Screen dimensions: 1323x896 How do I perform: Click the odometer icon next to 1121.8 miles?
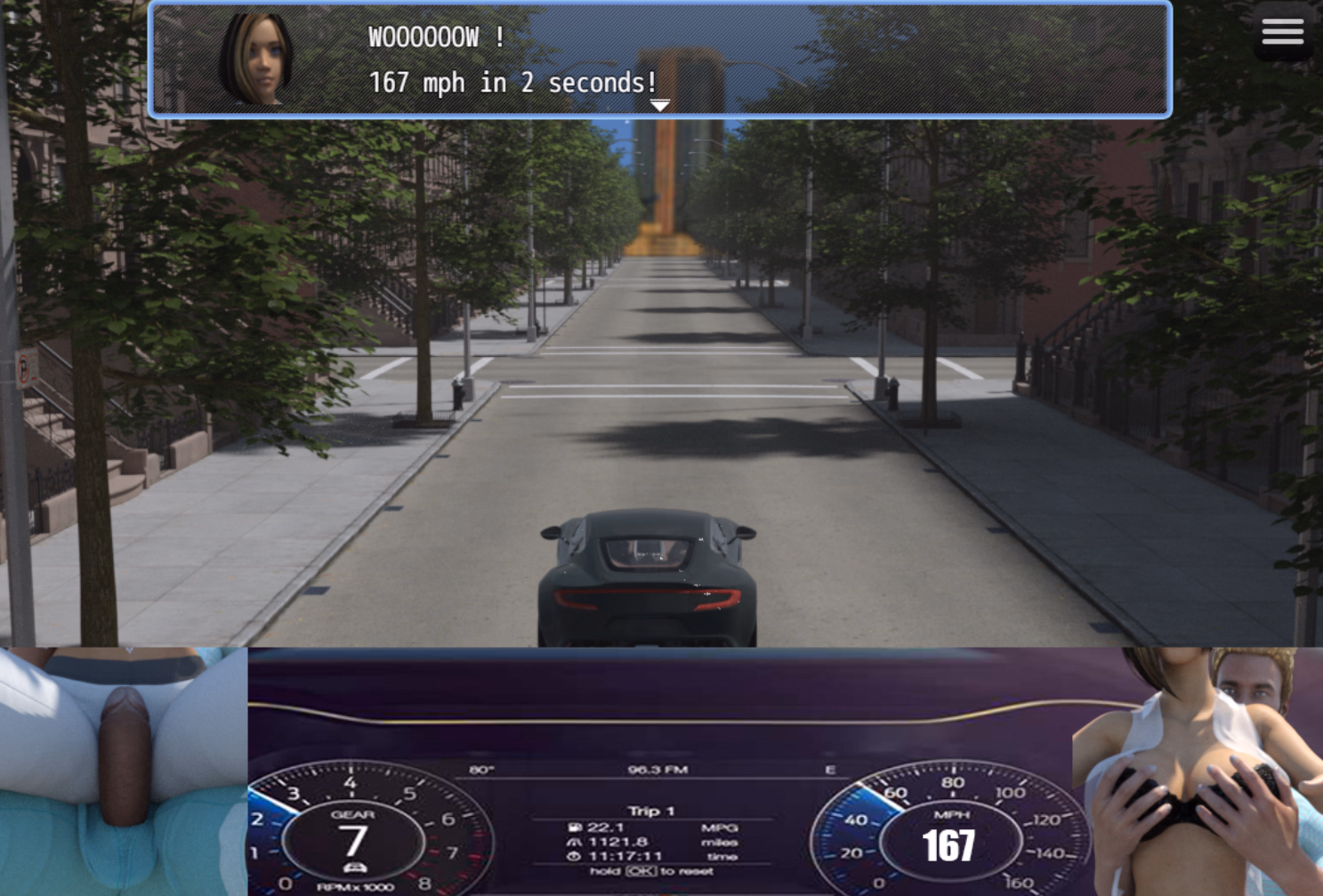pos(574,842)
